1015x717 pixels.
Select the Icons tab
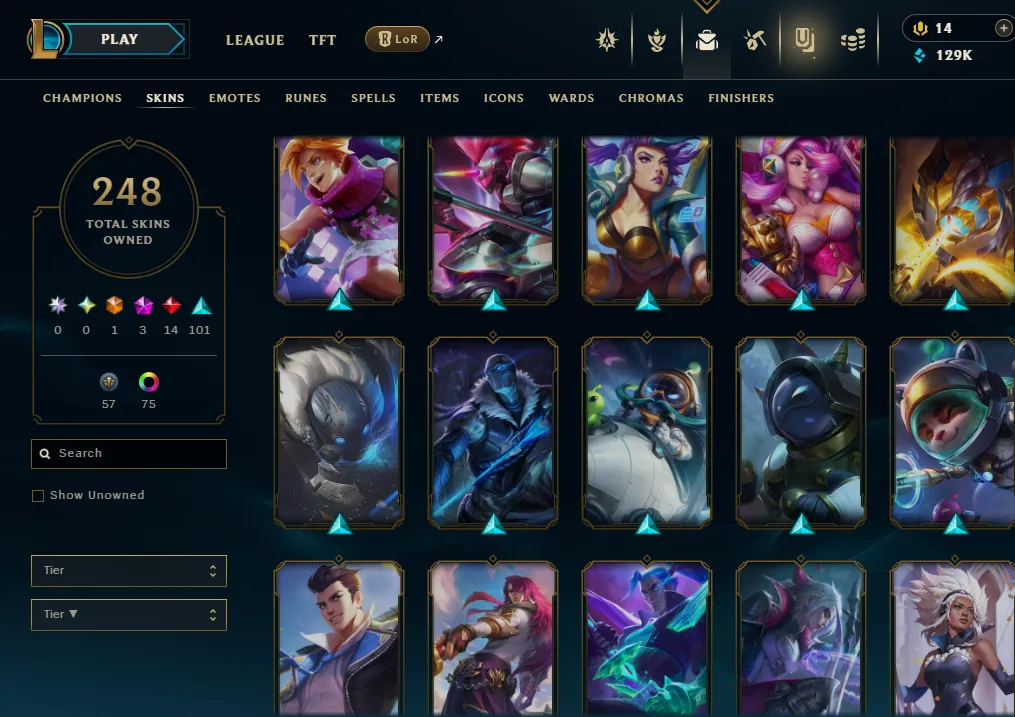[x=504, y=98]
